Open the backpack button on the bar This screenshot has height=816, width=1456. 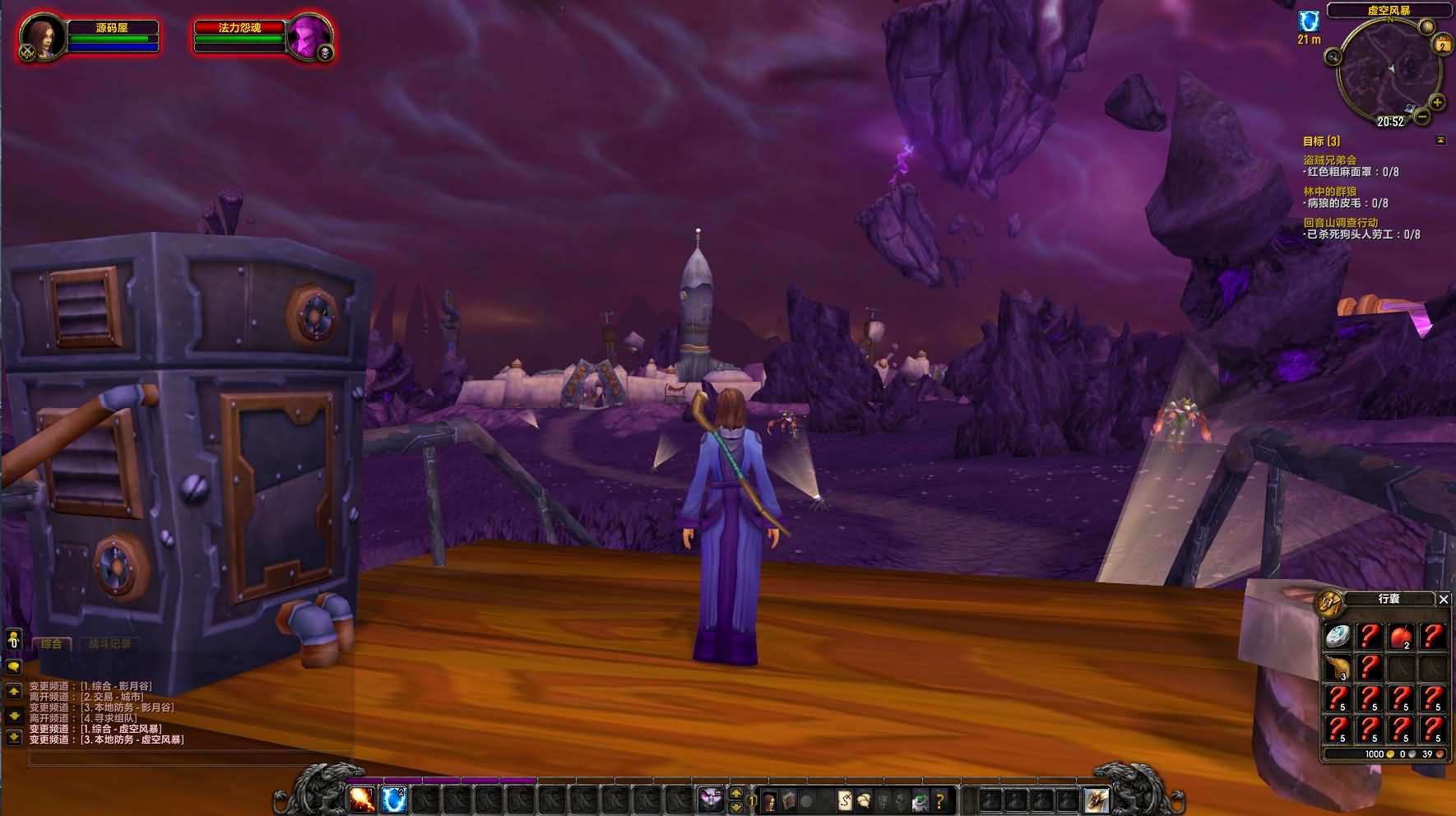click(x=1097, y=800)
